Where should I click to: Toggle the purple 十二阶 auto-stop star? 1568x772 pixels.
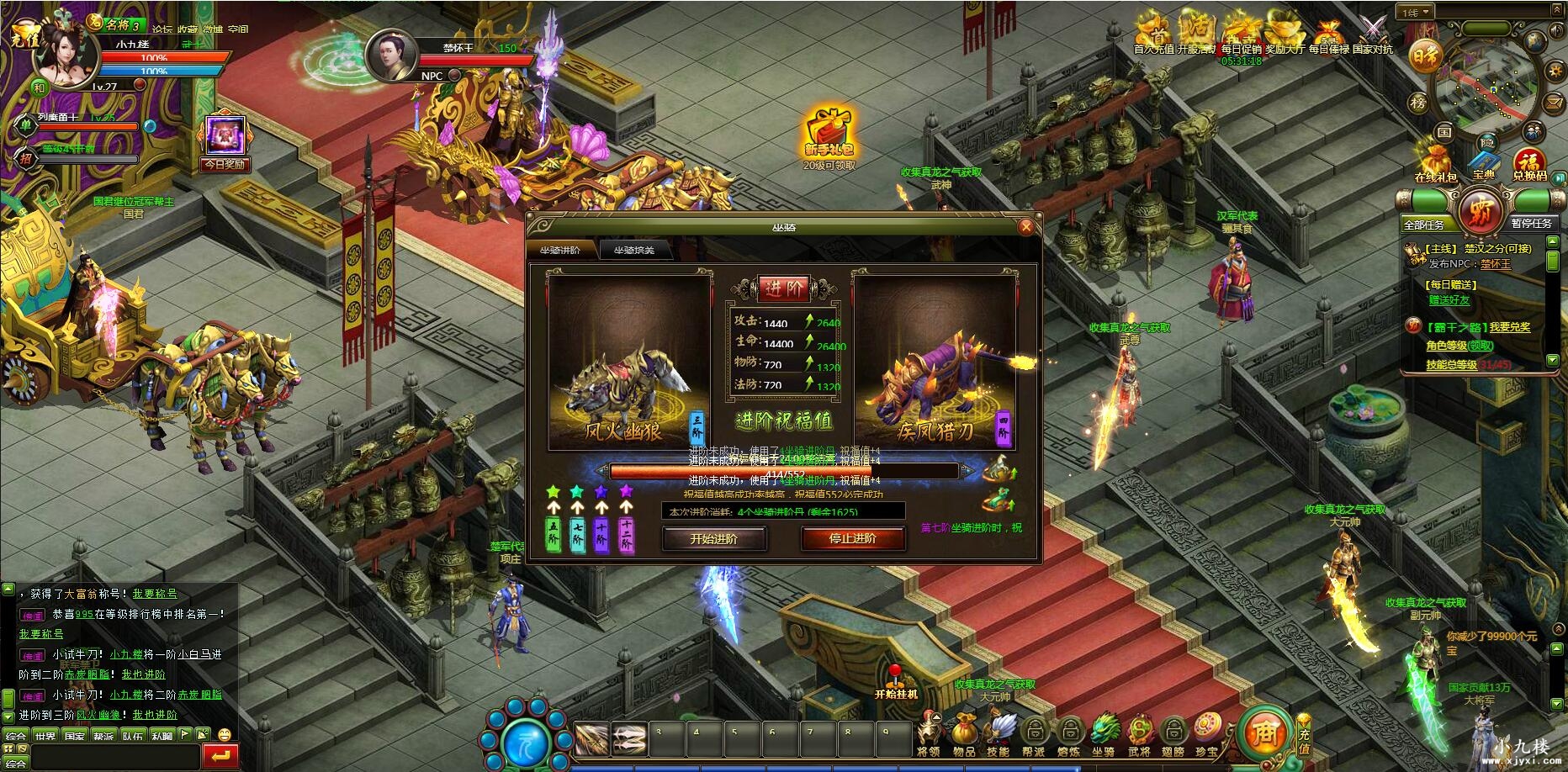pyautogui.click(x=627, y=492)
